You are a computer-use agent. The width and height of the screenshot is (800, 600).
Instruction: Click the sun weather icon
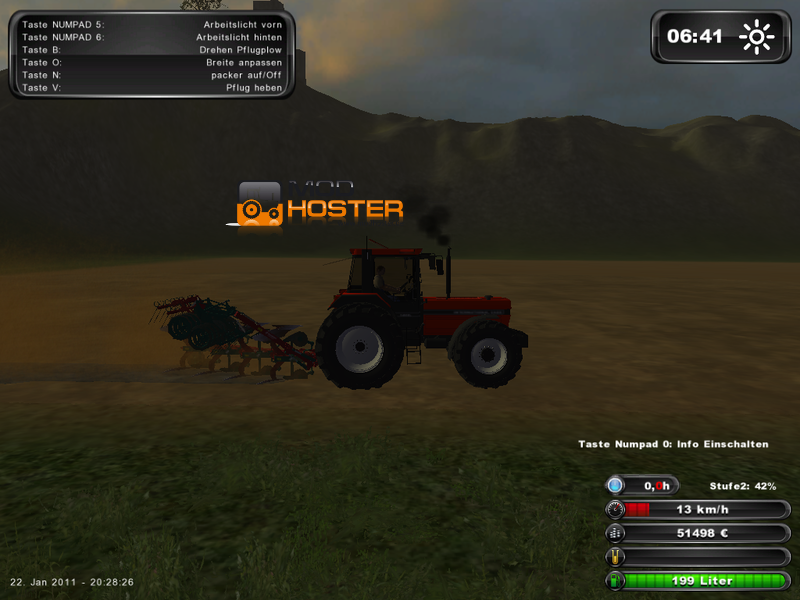(x=756, y=37)
